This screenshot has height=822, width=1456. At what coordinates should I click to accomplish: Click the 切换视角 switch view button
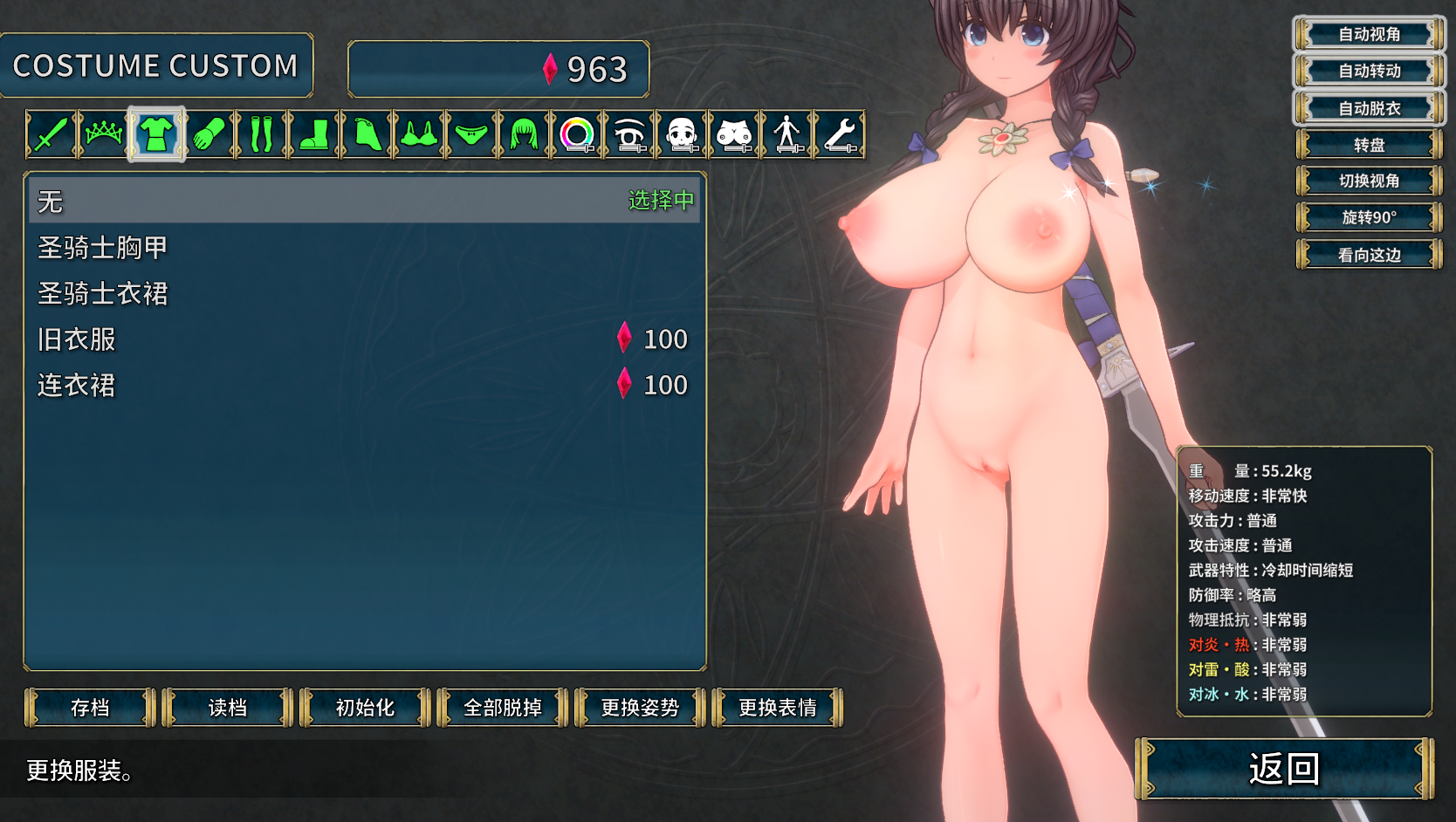(x=1369, y=181)
